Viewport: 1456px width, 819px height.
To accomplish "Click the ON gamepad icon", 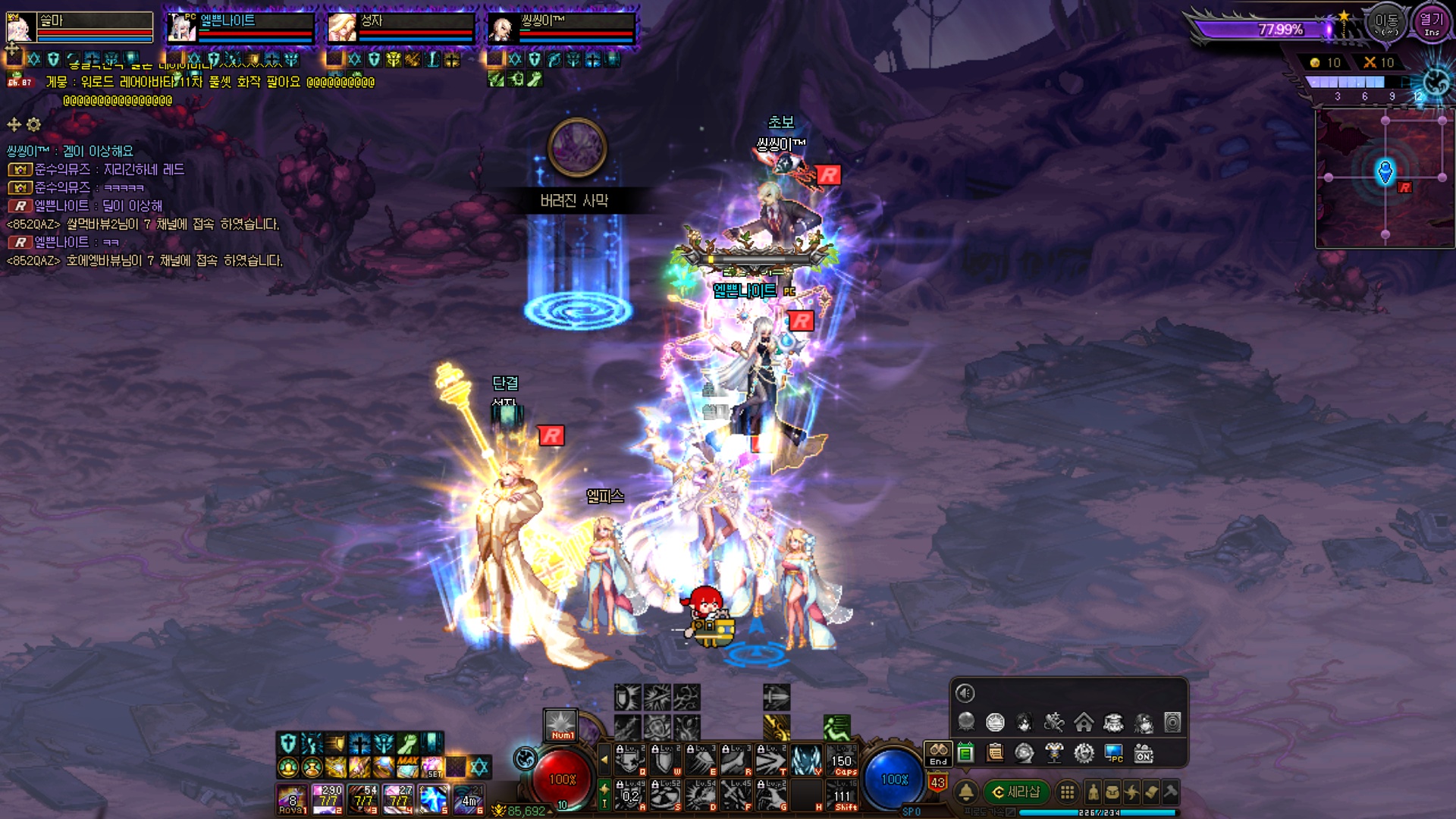I will (1144, 753).
